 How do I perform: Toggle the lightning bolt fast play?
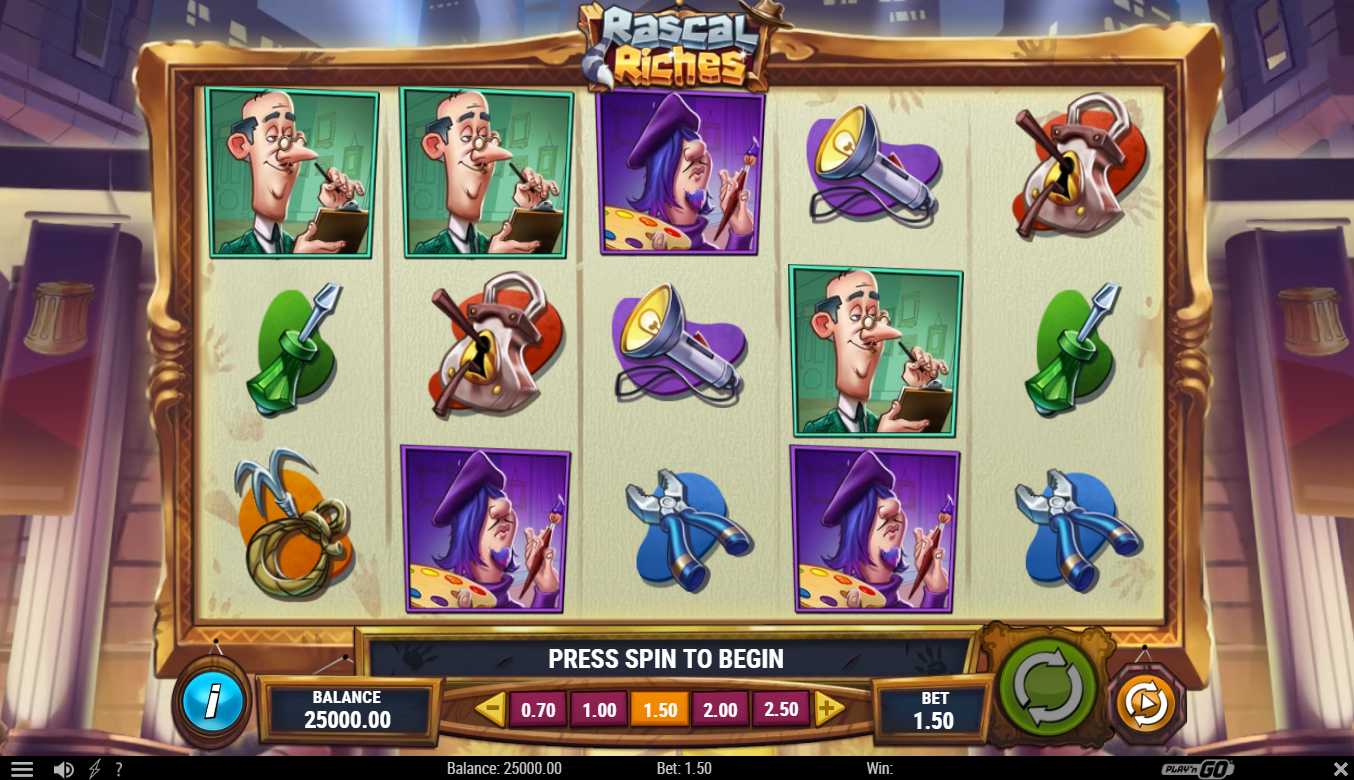tap(94, 769)
